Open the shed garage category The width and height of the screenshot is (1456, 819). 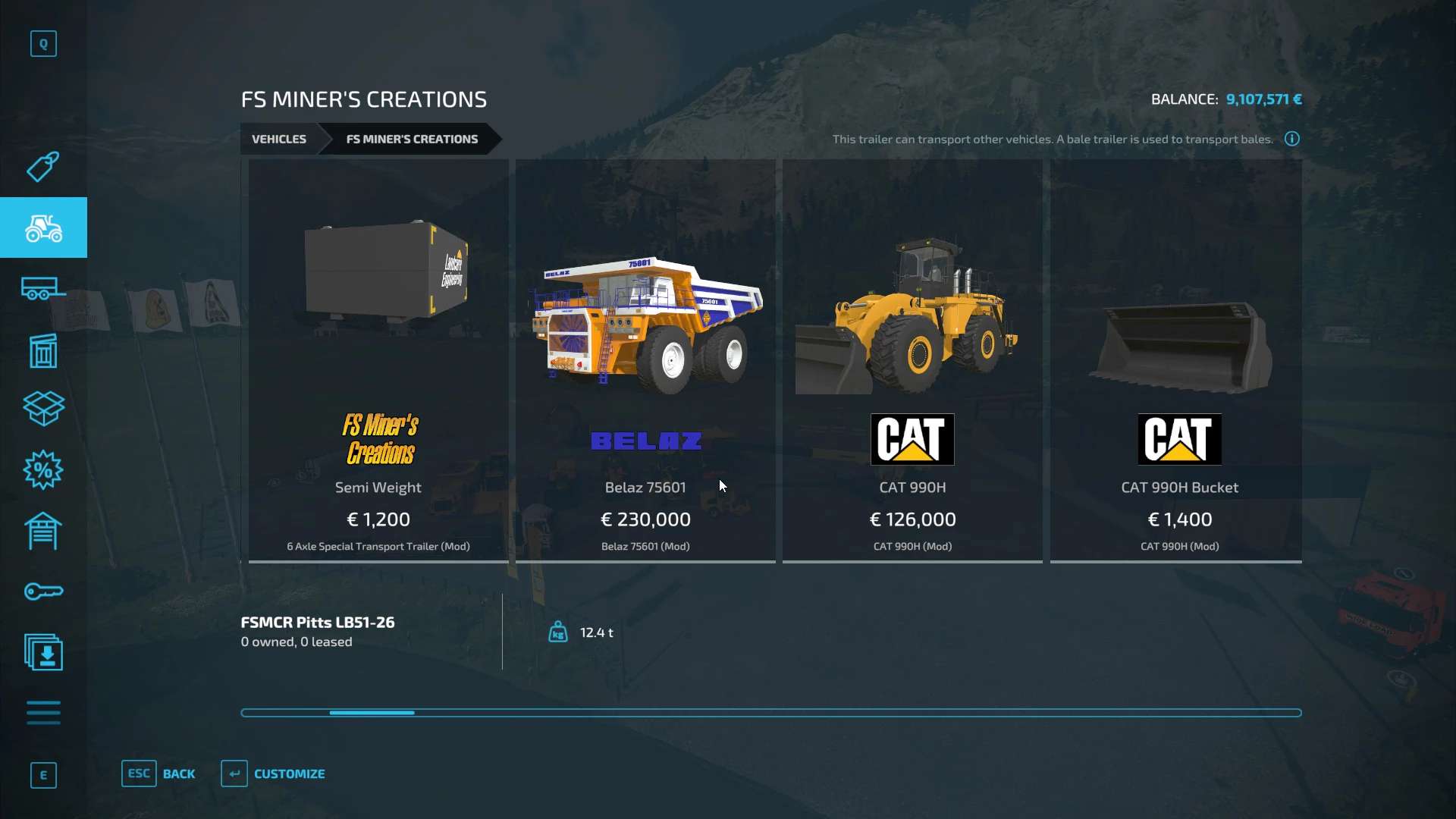point(43,531)
